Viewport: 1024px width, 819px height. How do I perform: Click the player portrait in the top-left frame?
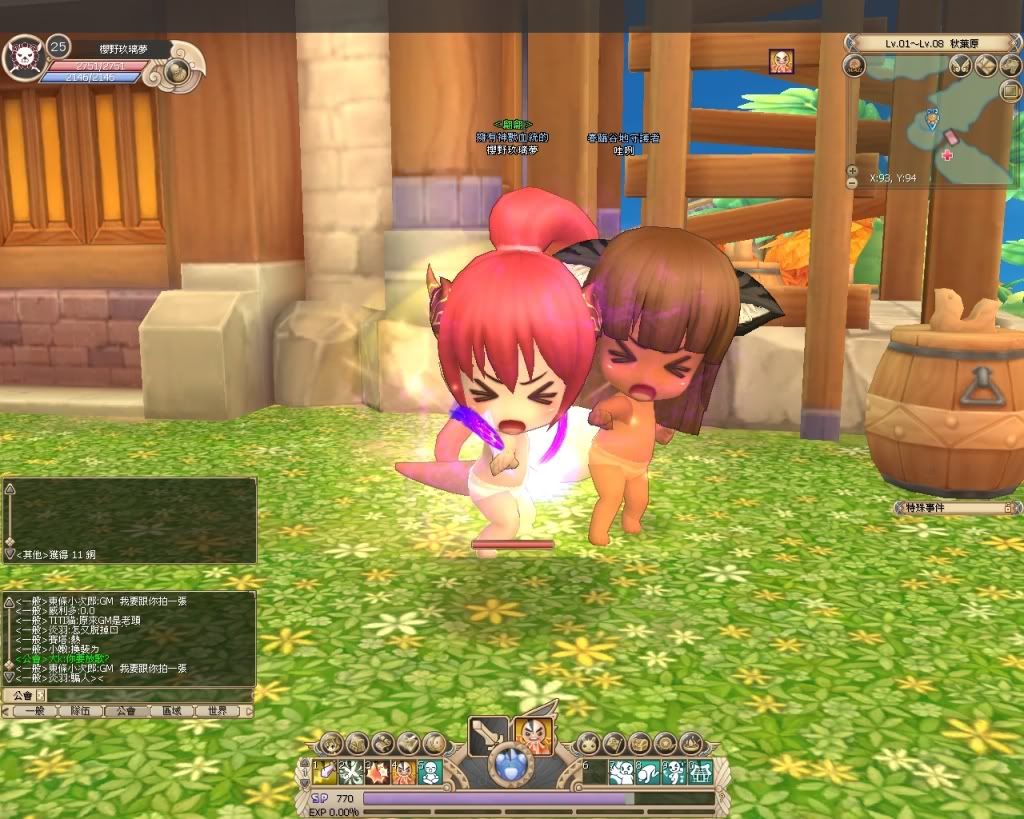(23, 60)
